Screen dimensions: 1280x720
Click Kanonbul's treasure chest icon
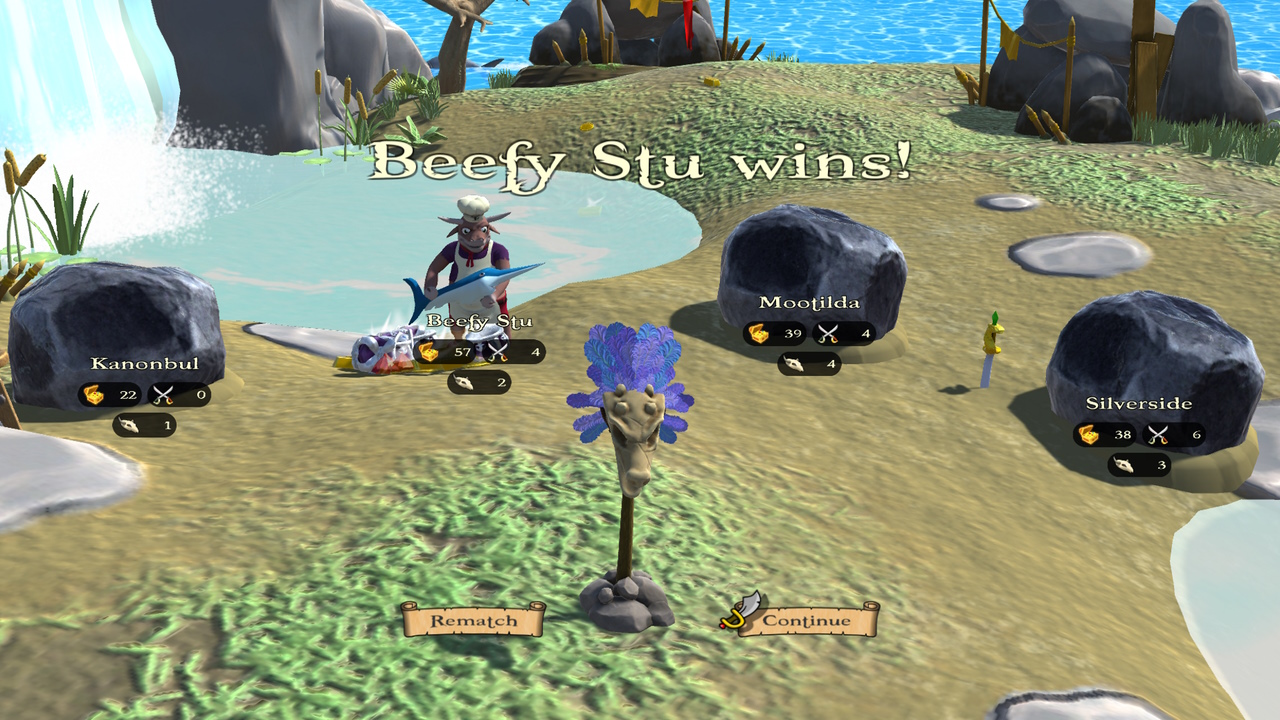click(x=95, y=394)
